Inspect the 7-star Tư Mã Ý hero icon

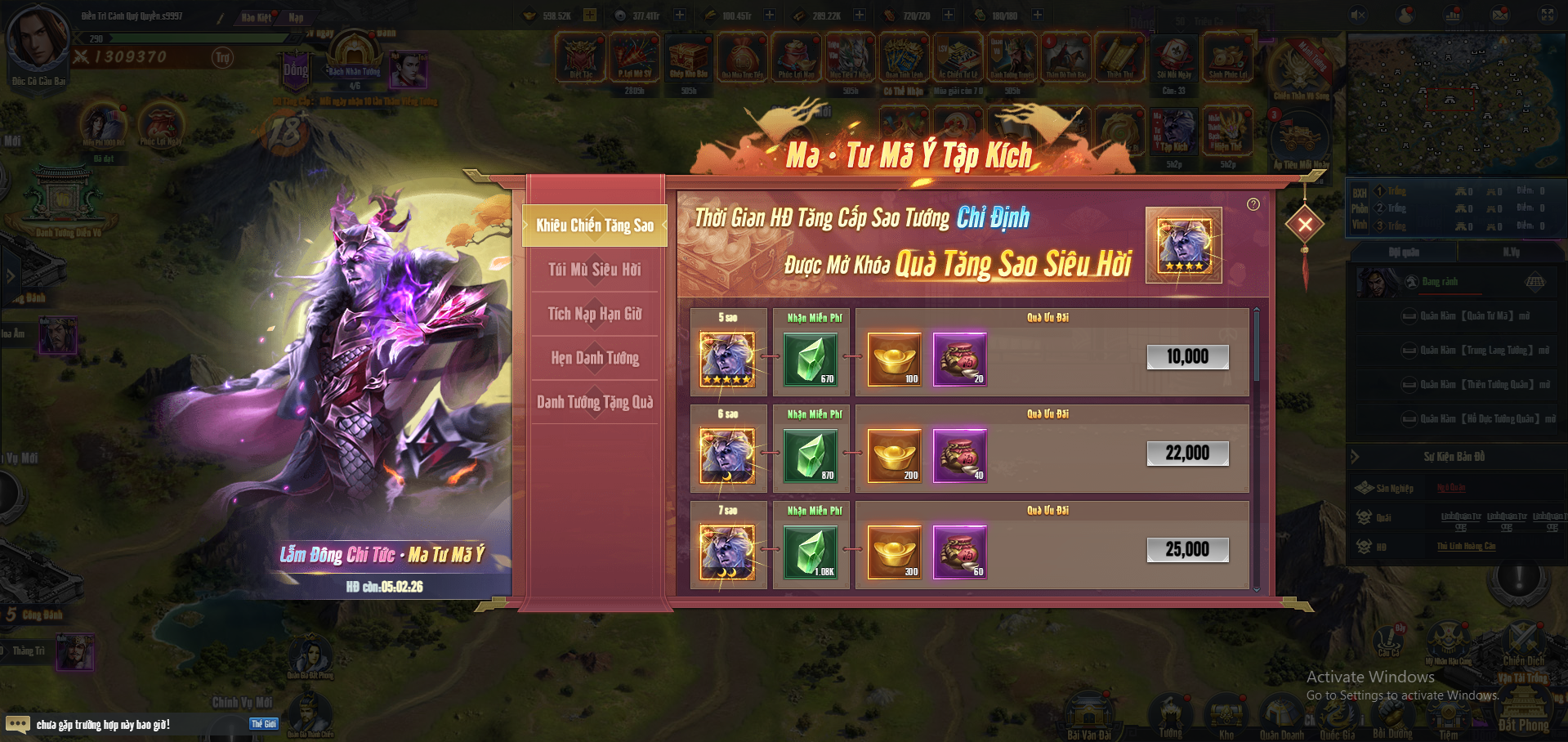click(727, 552)
